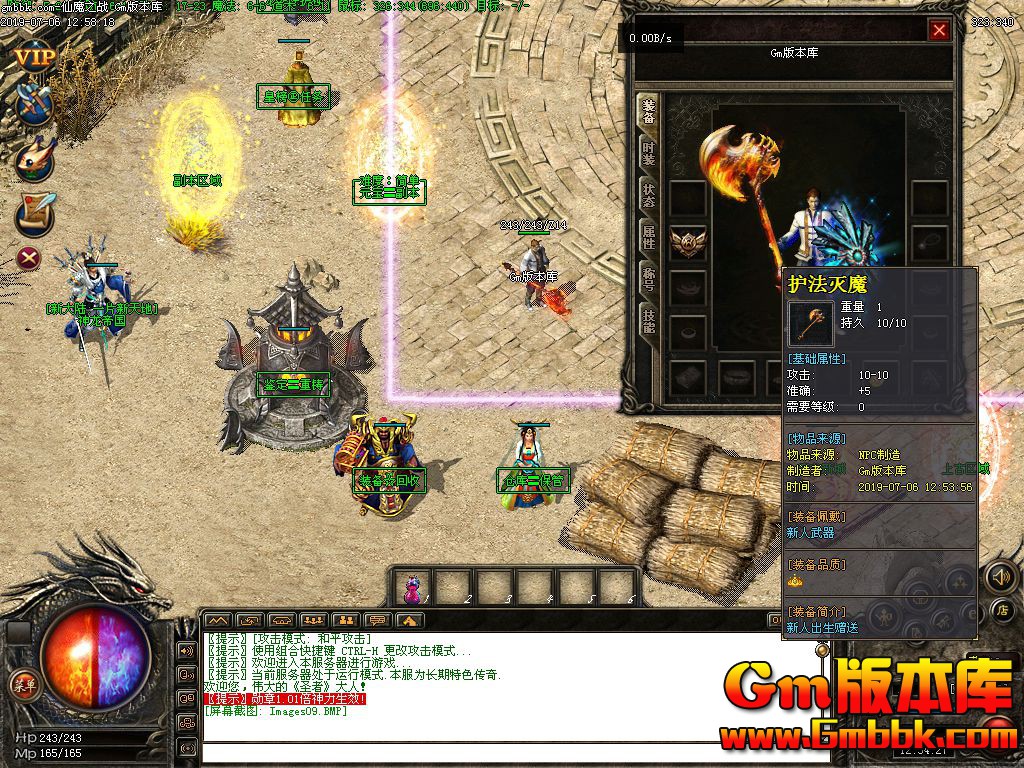Show the 属性 attributes tab
The width and height of the screenshot is (1024, 768).
(648, 236)
